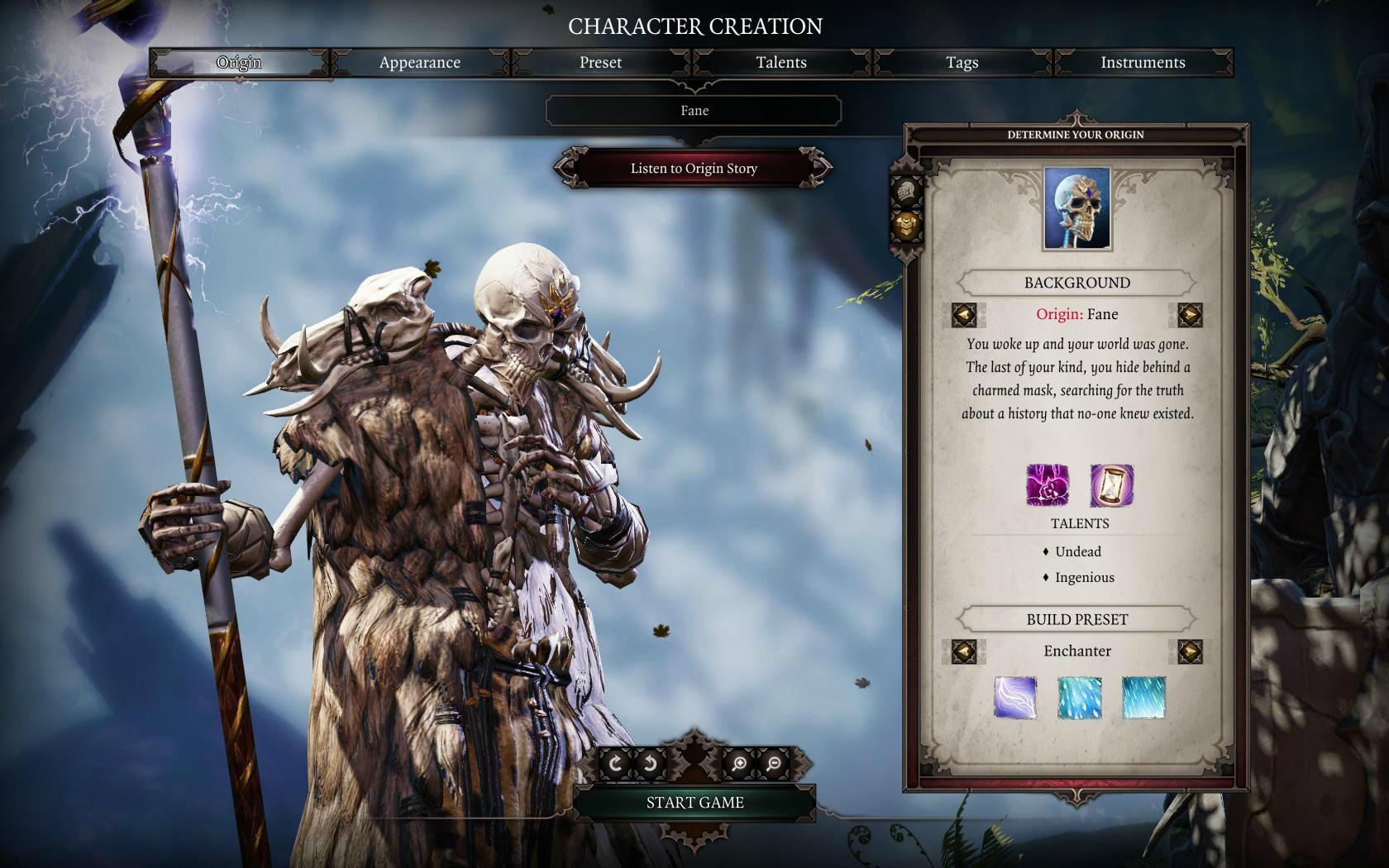Select the Tags tab
Screen dimensions: 1389x868
(x=962, y=63)
